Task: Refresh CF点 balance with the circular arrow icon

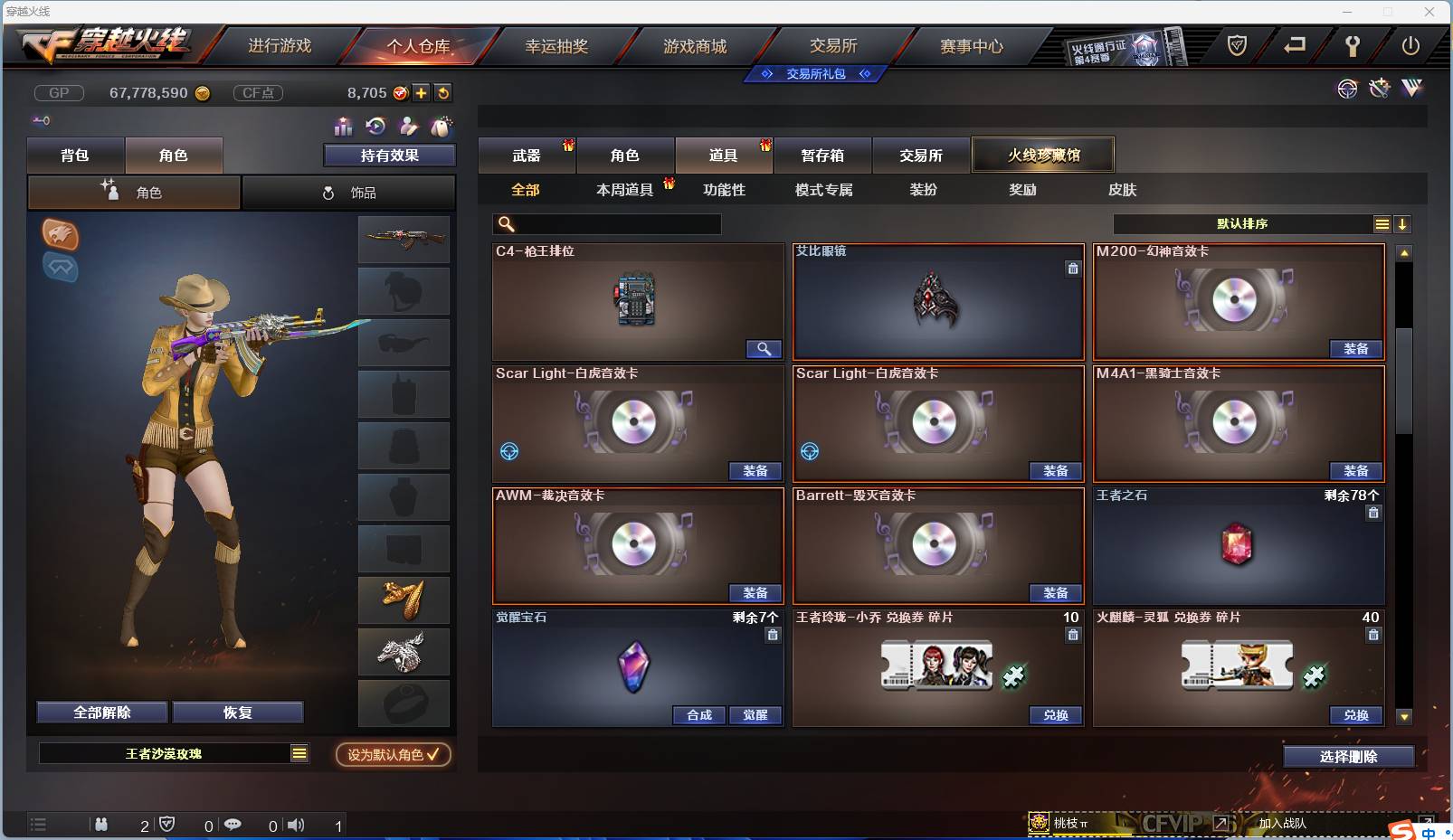Action: pyautogui.click(x=443, y=92)
